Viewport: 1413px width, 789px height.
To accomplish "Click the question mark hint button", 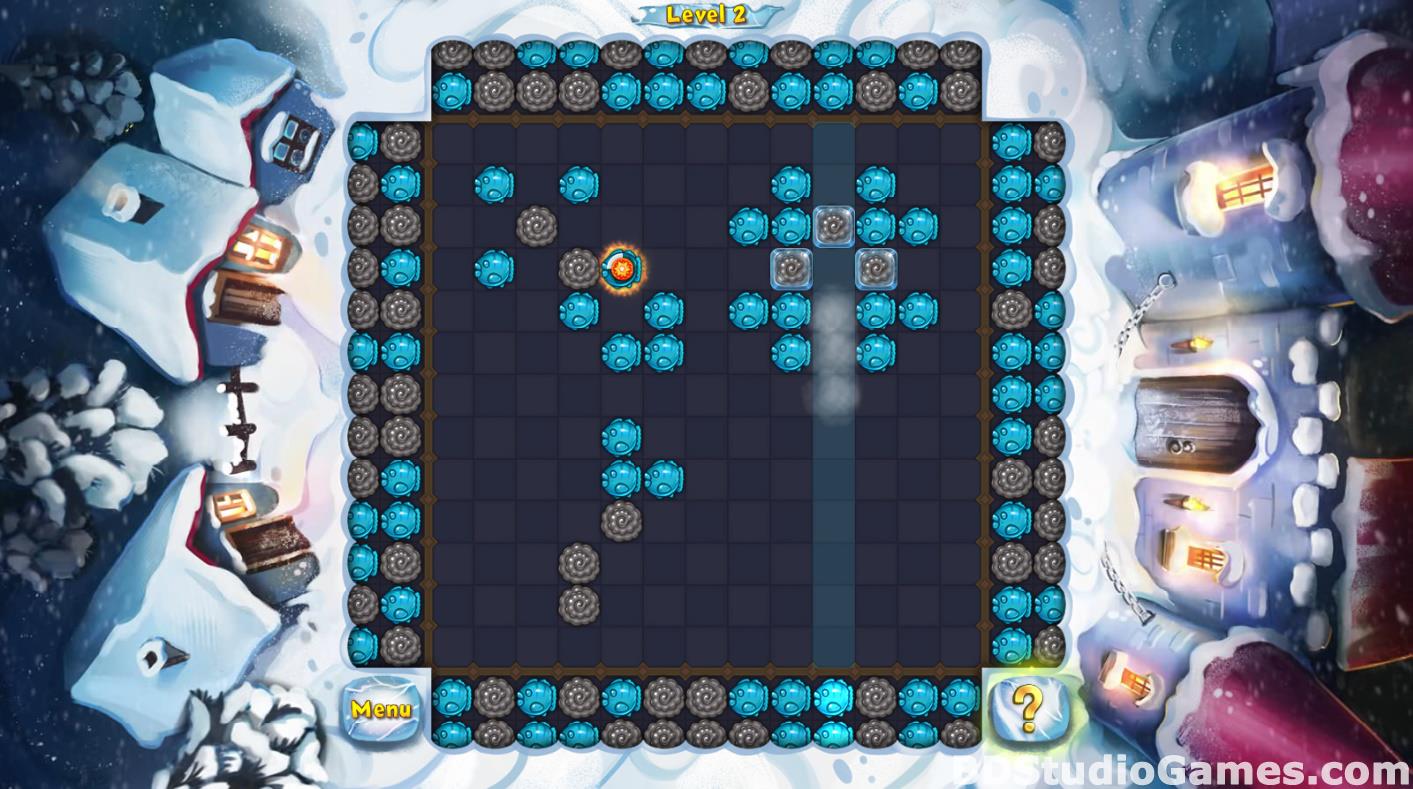I will 1028,709.
